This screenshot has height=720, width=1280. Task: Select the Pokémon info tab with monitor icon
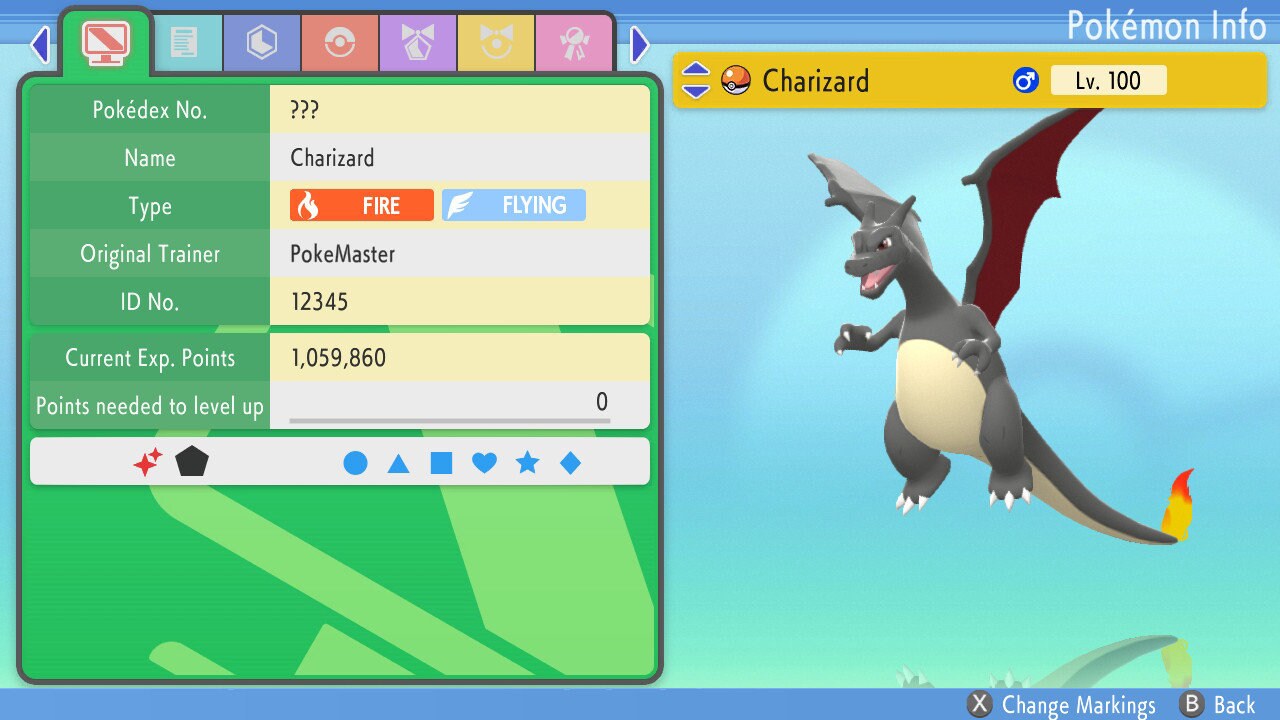pyautogui.click(x=105, y=42)
